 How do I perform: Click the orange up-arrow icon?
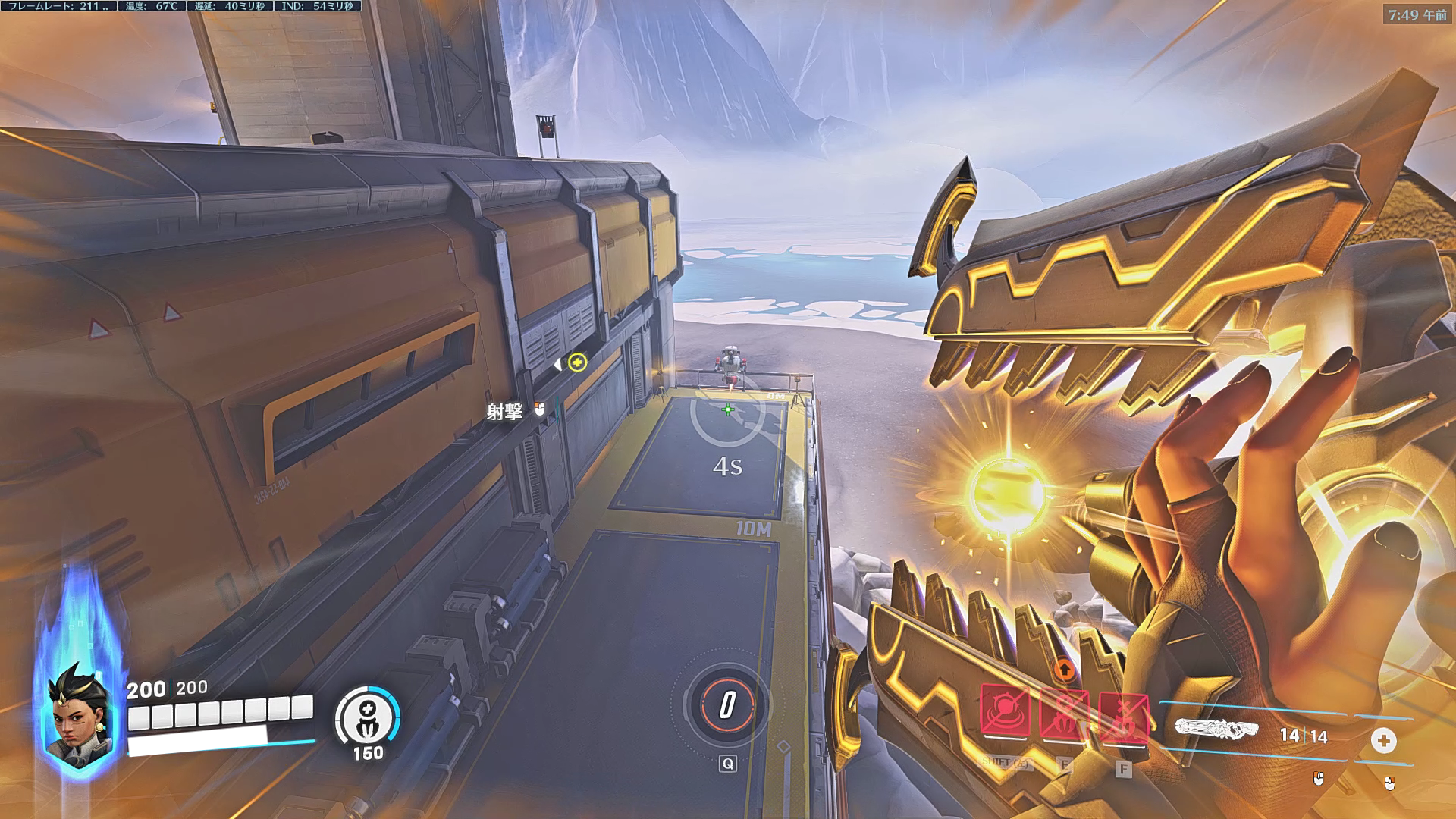coord(1064,669)
